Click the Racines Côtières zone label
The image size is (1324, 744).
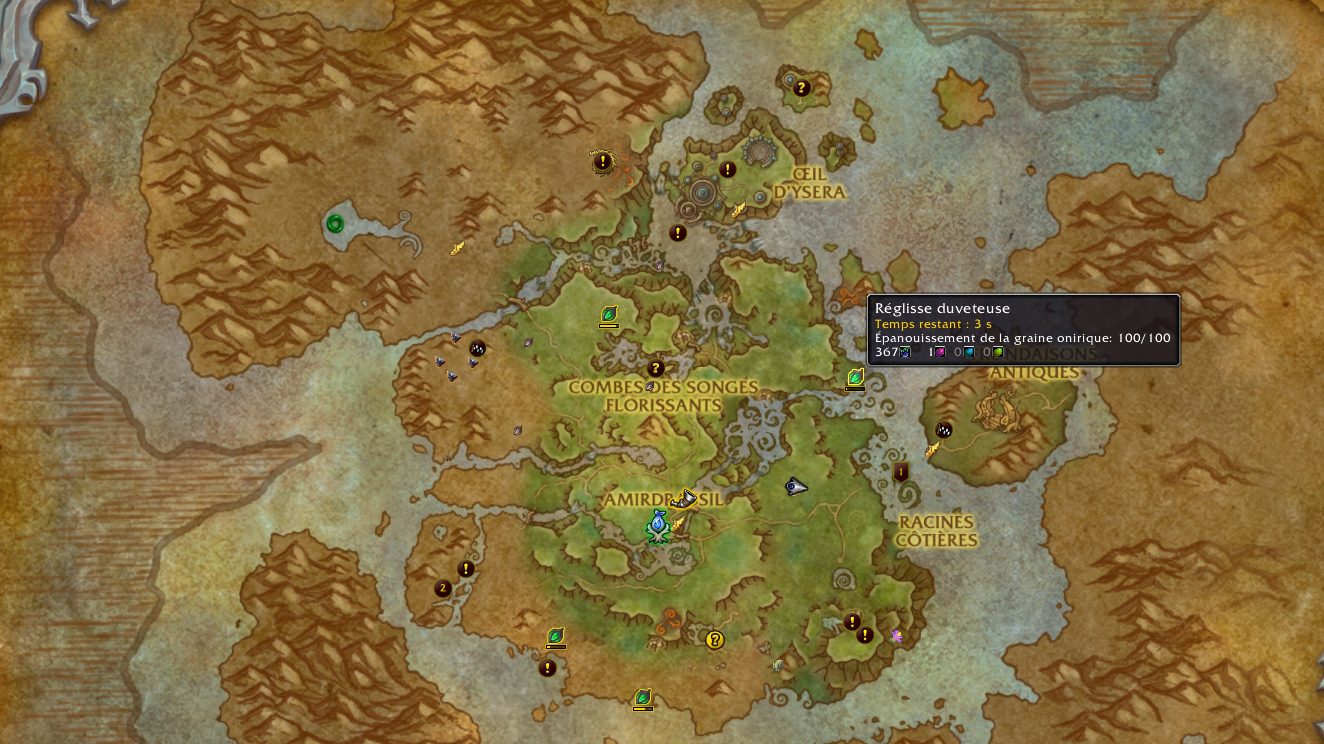pyautogui.click(x=936, y=531)
